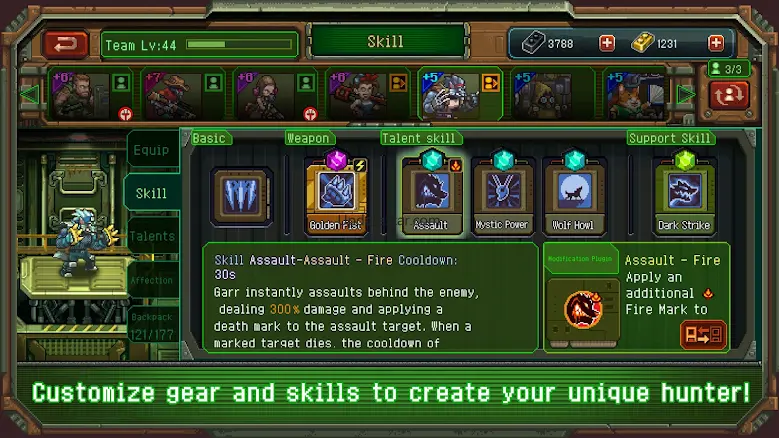This screenshot has width=779, height=438.
Task: Open the Talents tab
Action: pyautogui.click(x=152, y=236)
